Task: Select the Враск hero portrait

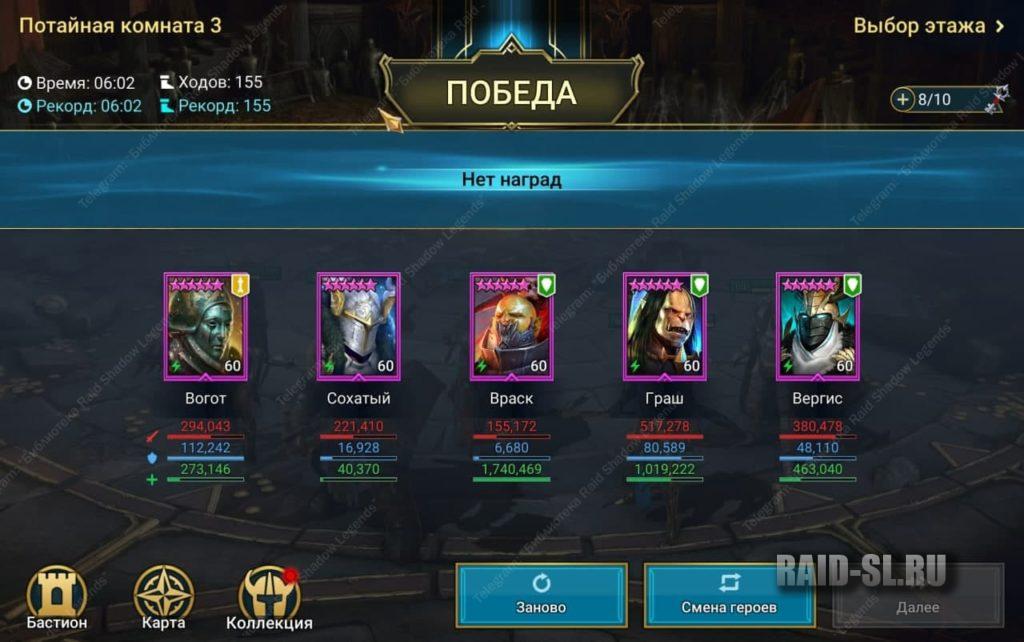Action: 512,327
